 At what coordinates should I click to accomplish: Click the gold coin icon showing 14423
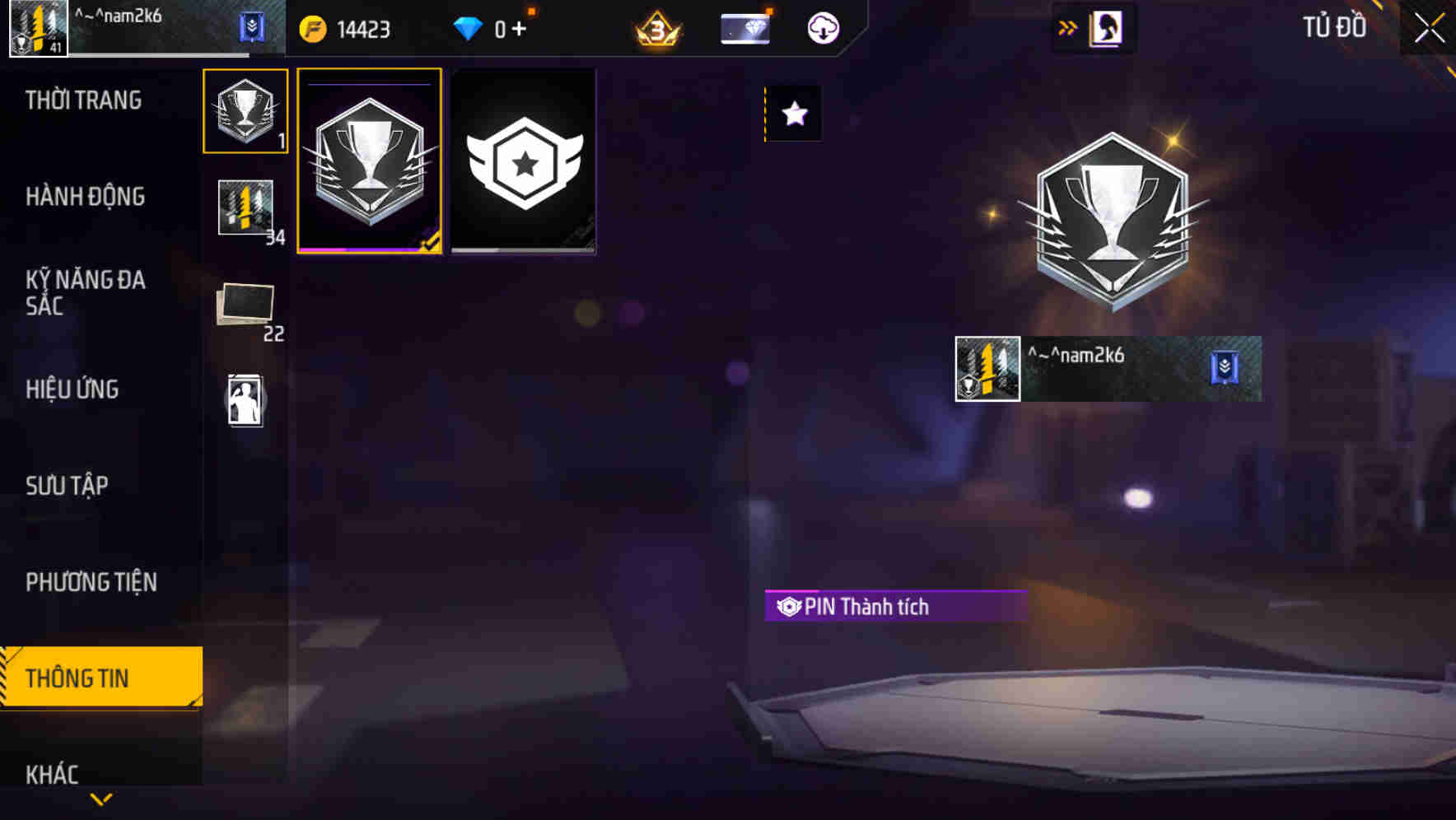[311, 27]
